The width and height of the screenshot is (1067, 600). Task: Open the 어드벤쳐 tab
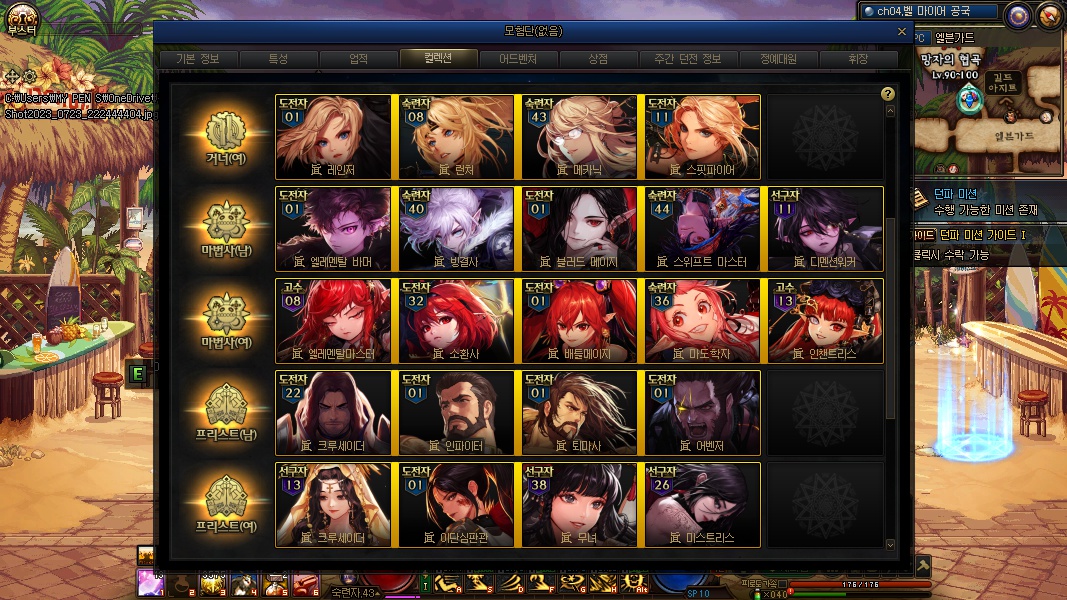click(518, 59)
